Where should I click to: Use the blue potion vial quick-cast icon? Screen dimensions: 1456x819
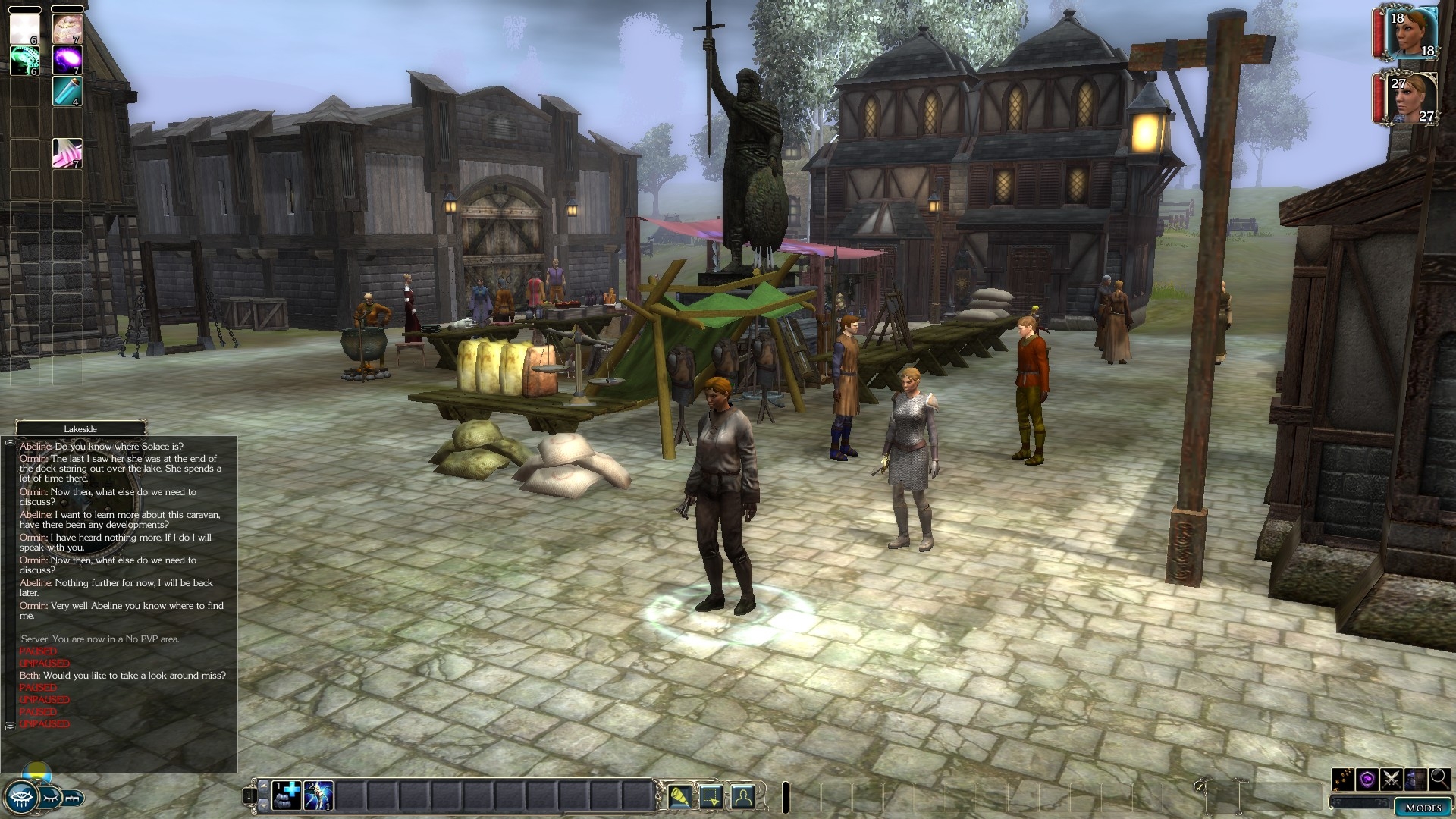coord(67,91)
